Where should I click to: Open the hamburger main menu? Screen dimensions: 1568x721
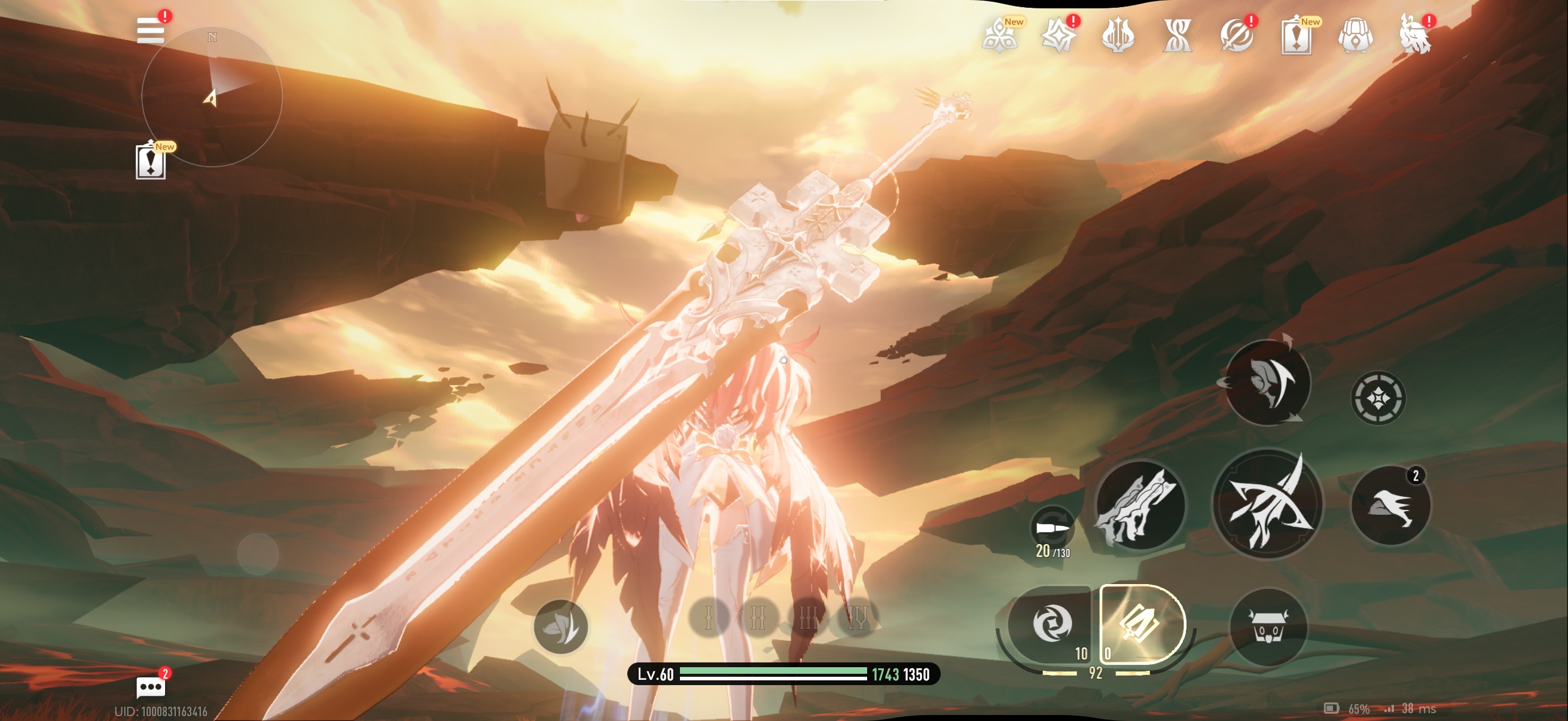point(150,30)
